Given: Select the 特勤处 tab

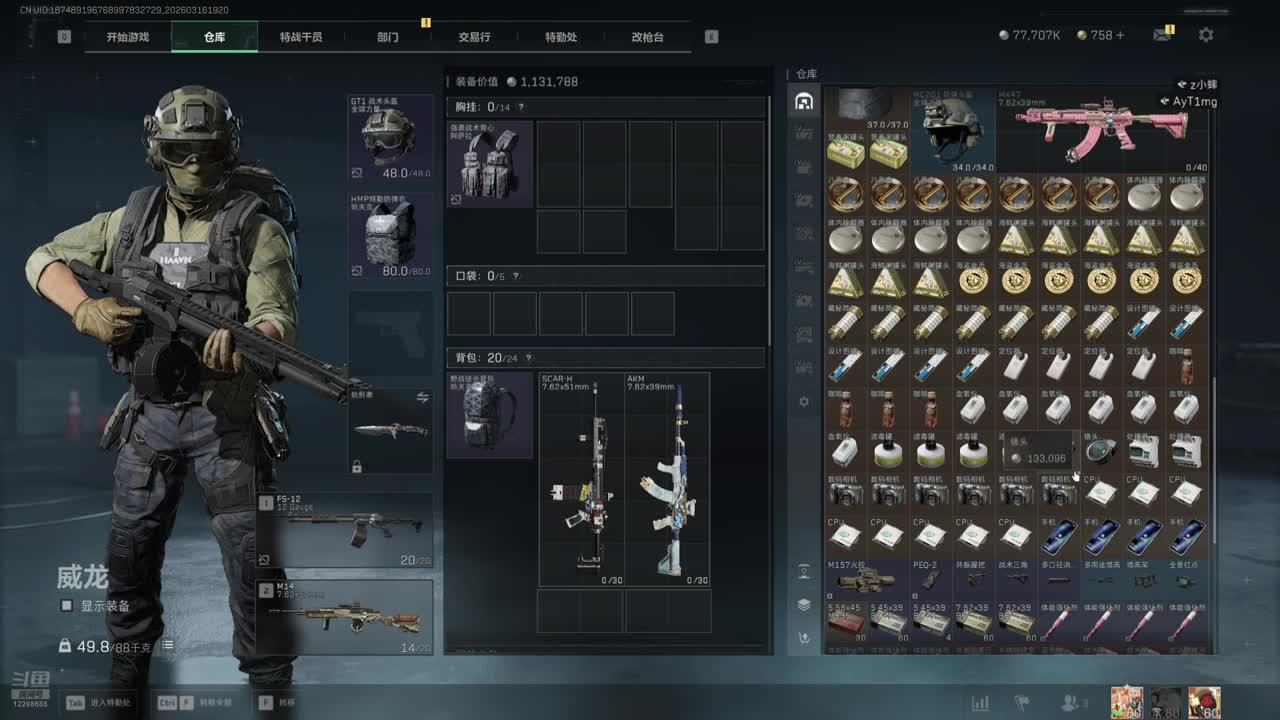Looking at the screenshot, I should (561, 37).
